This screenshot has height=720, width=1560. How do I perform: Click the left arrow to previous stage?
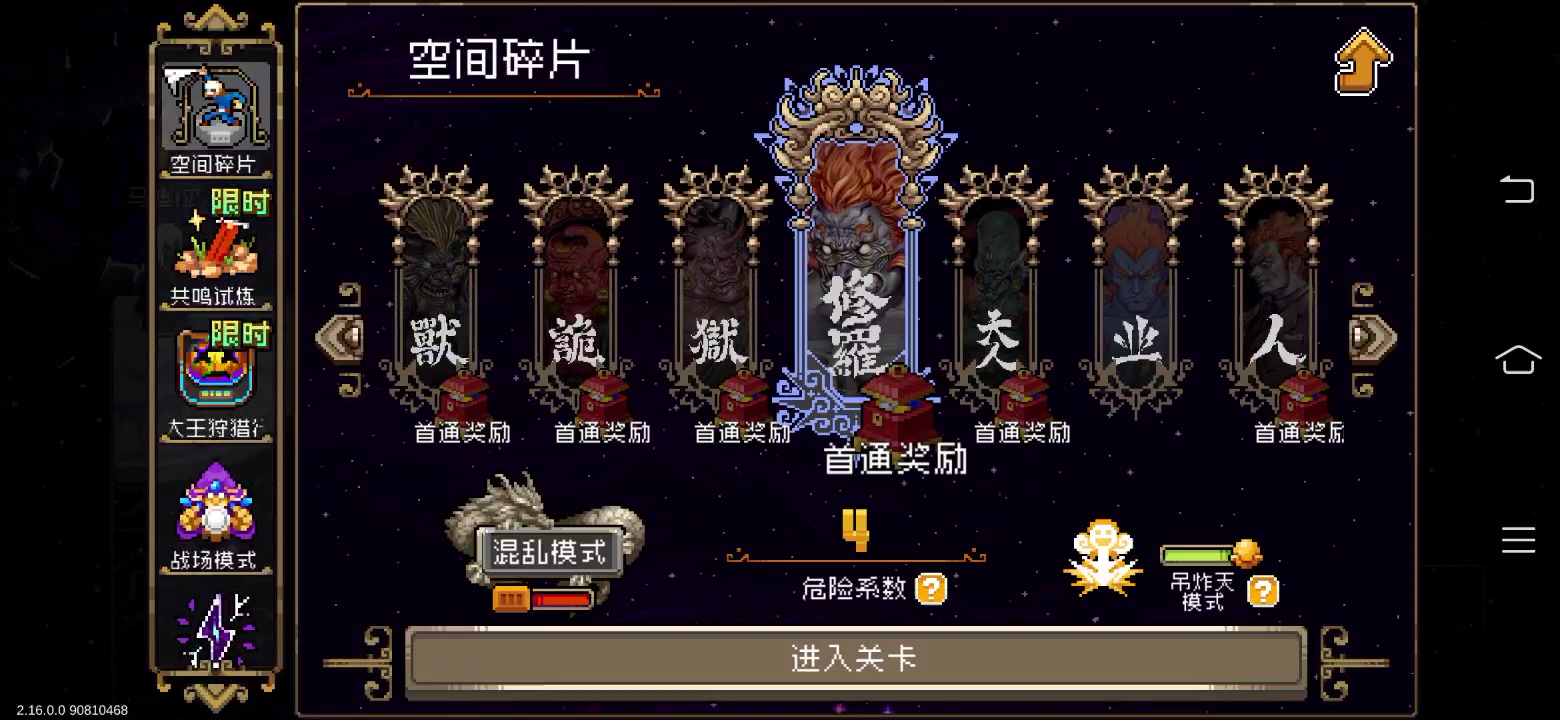point(338,338)
